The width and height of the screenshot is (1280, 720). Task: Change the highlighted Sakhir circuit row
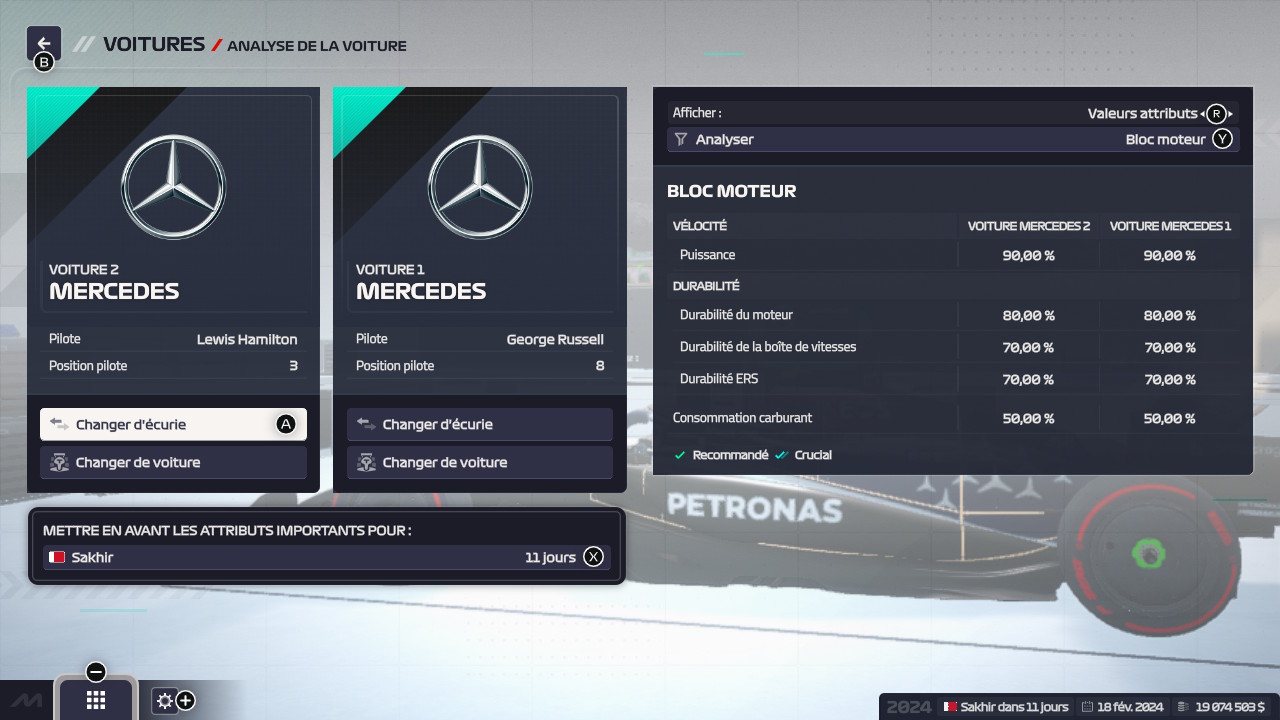tap(326, 557)
